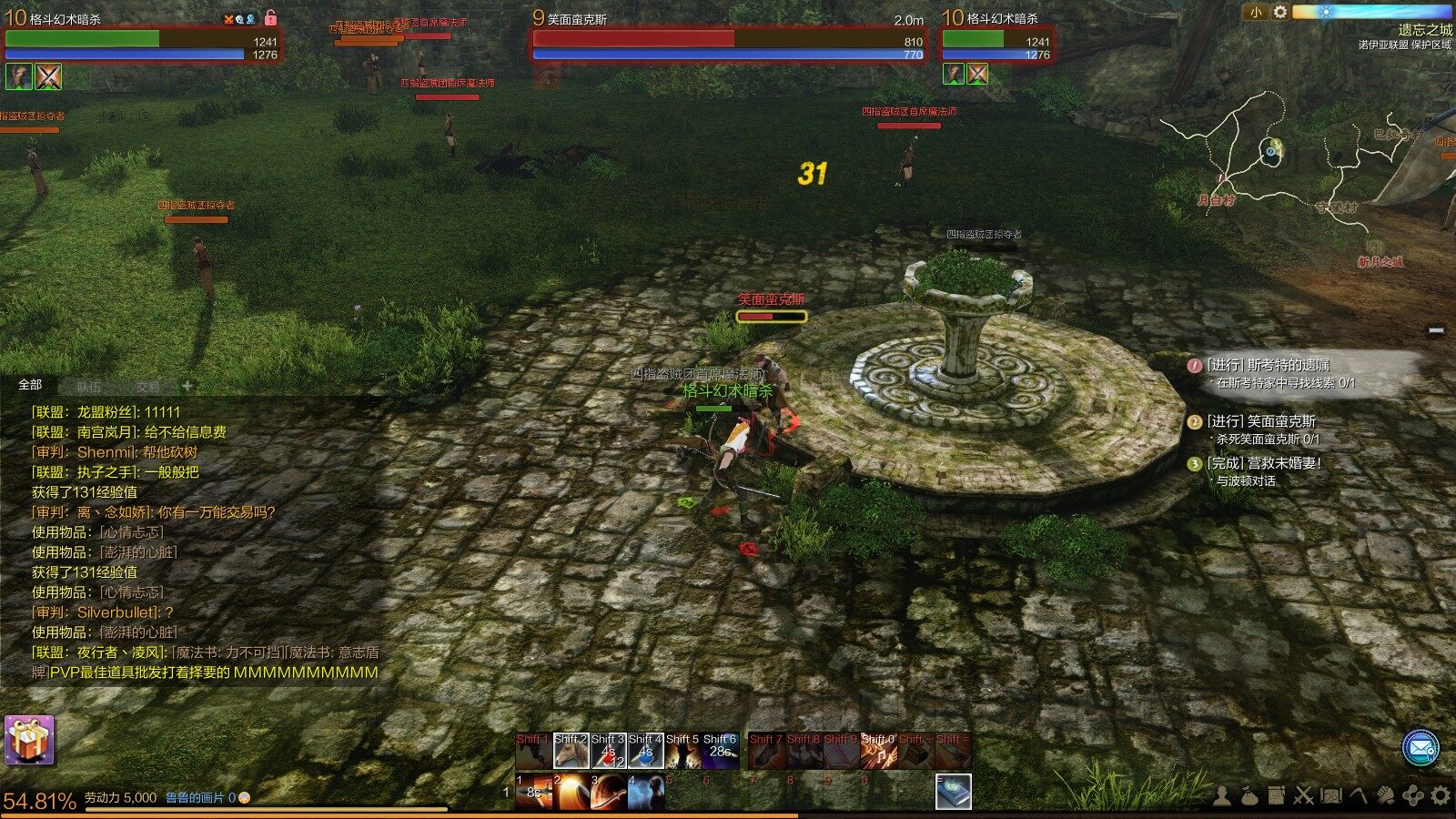The width and height of the screenshot is (1456, 819).
Task: Use the blue spellbook hotbar slot
Action: tap(953, 792)
